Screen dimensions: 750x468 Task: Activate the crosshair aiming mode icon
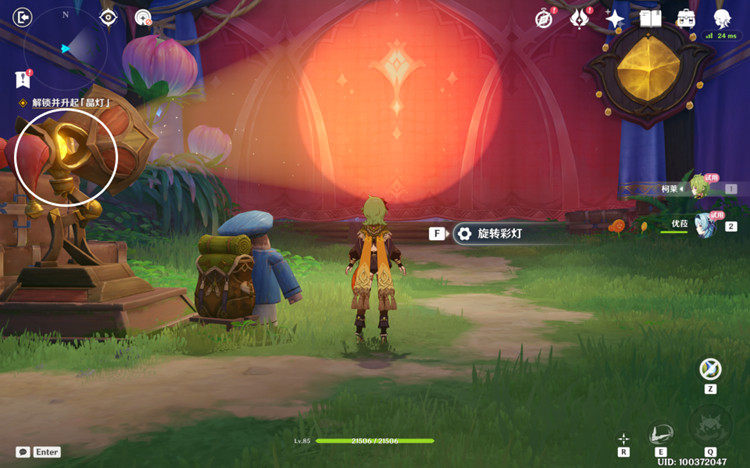click(x=624, y=438)
